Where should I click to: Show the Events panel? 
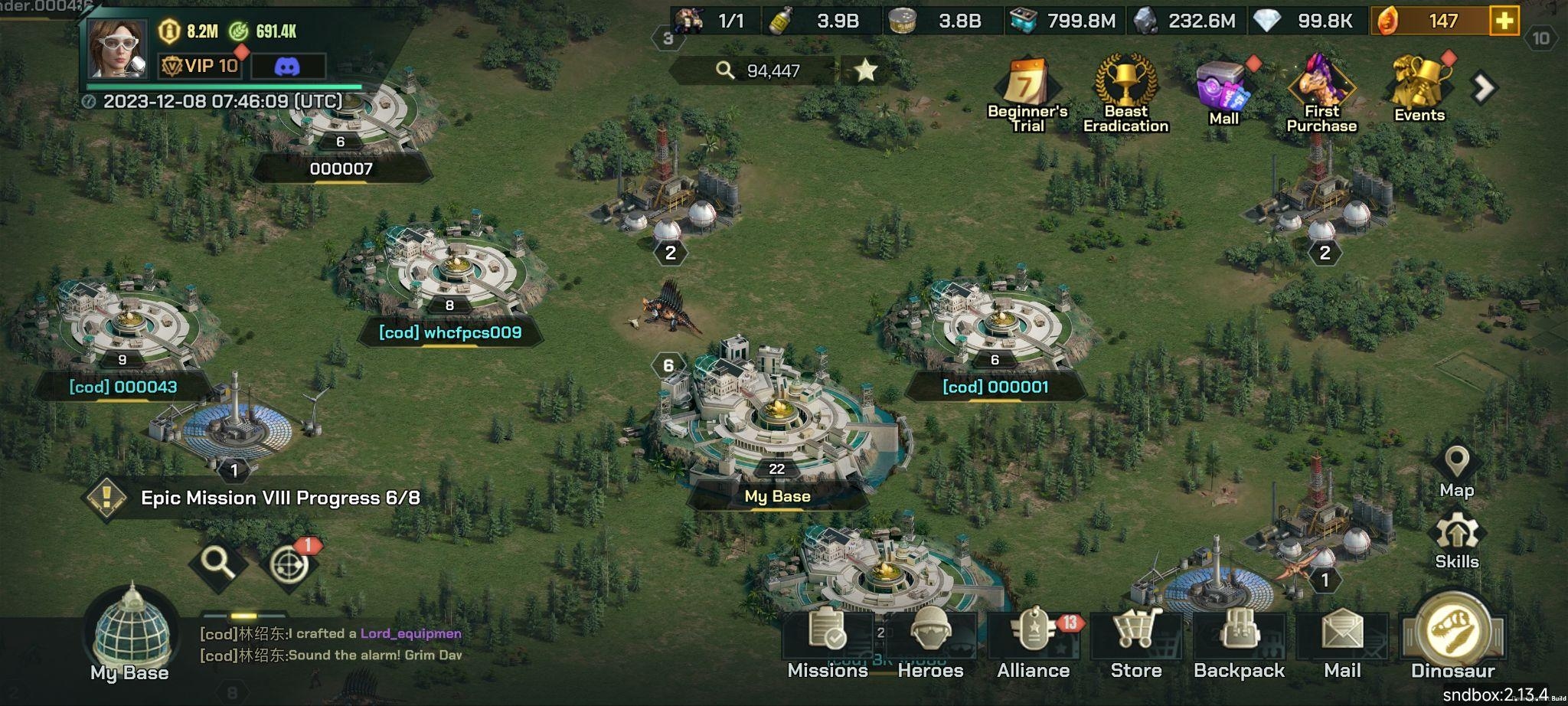[x=1419, y=90]
